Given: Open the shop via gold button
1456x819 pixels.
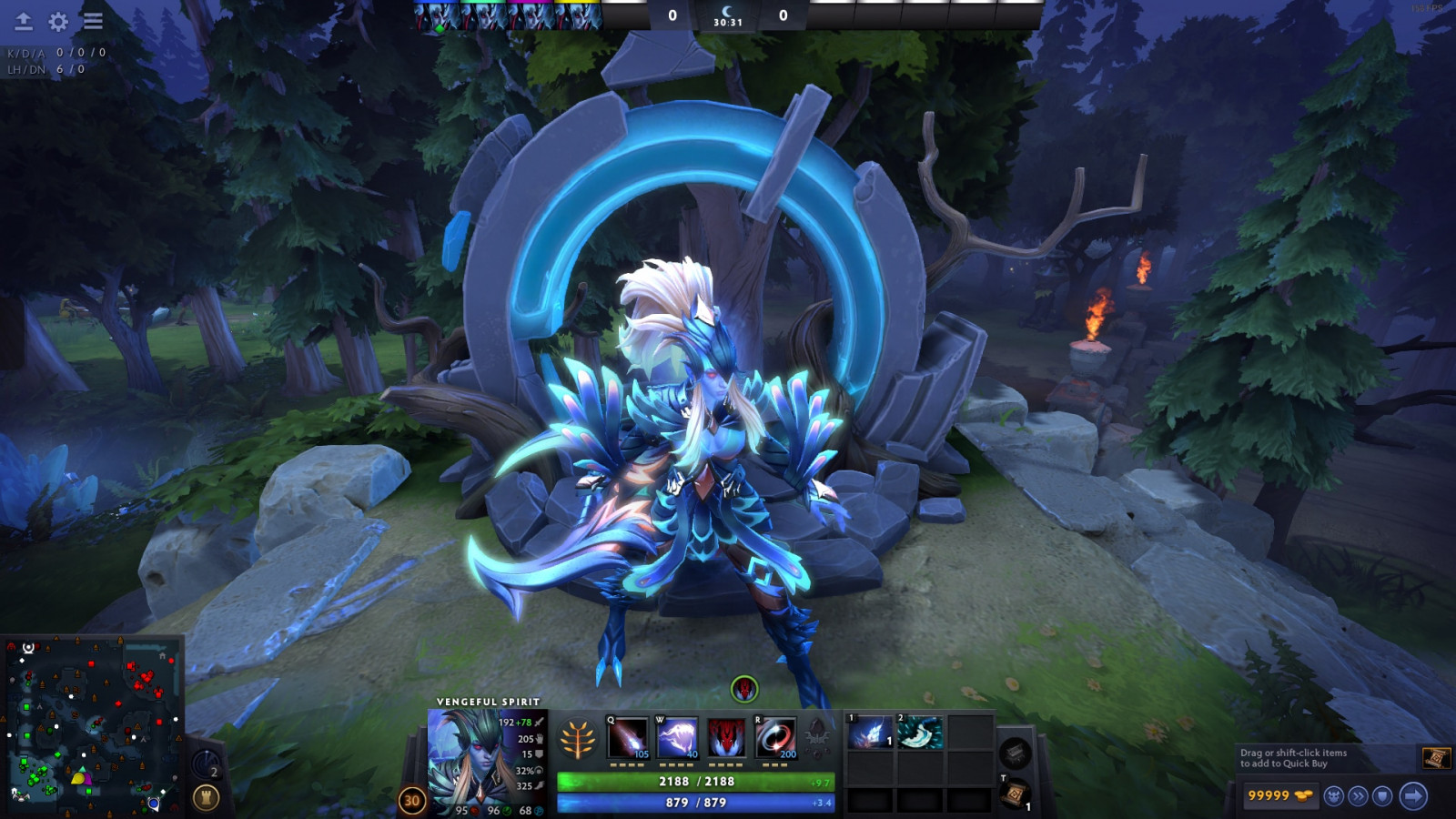Looking at the screenshot, I should pos(1279,796).
